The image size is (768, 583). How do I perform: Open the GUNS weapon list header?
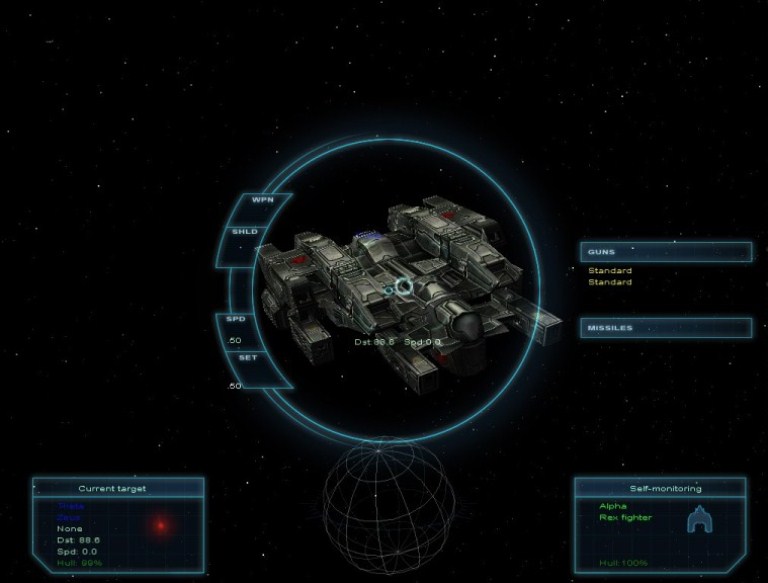click(x=665, y=252)
